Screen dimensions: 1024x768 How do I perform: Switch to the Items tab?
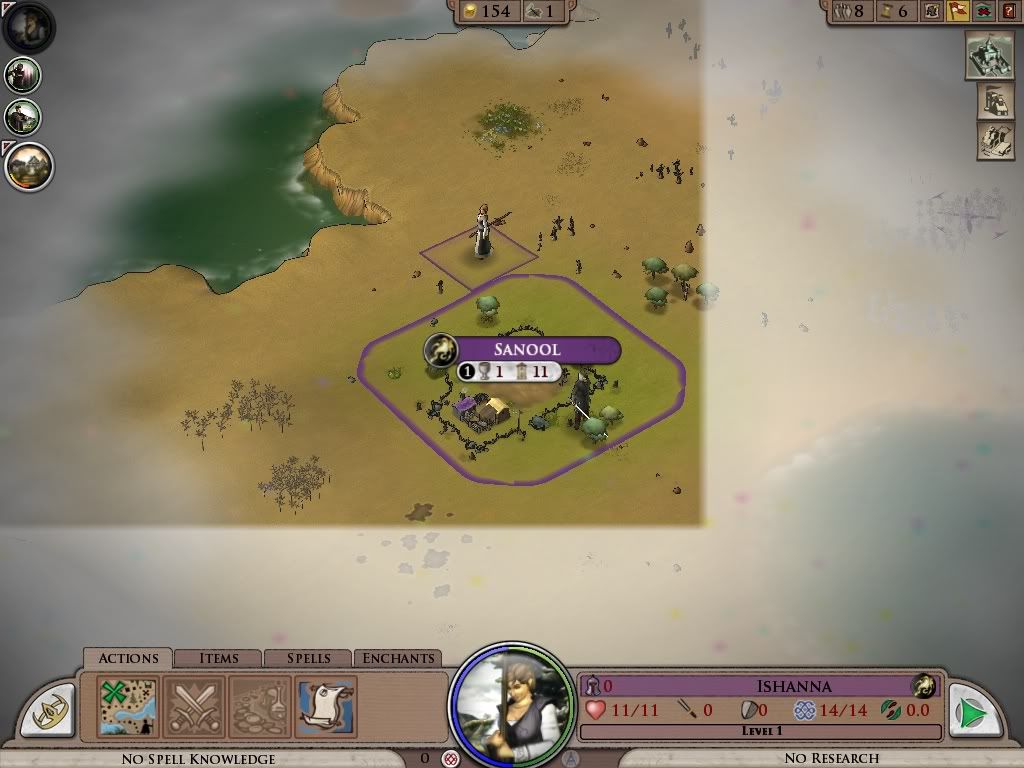218,658
